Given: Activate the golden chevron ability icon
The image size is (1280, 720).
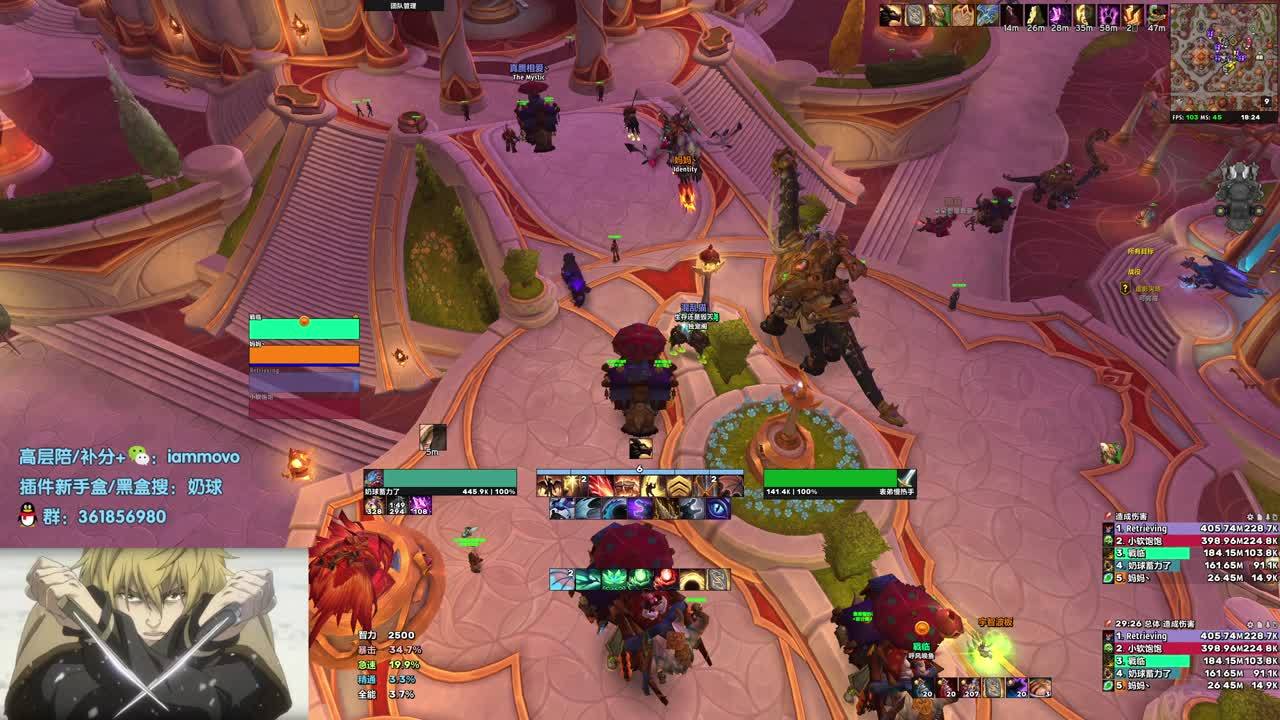Looking at the screenshot, I should coord(679,486).
